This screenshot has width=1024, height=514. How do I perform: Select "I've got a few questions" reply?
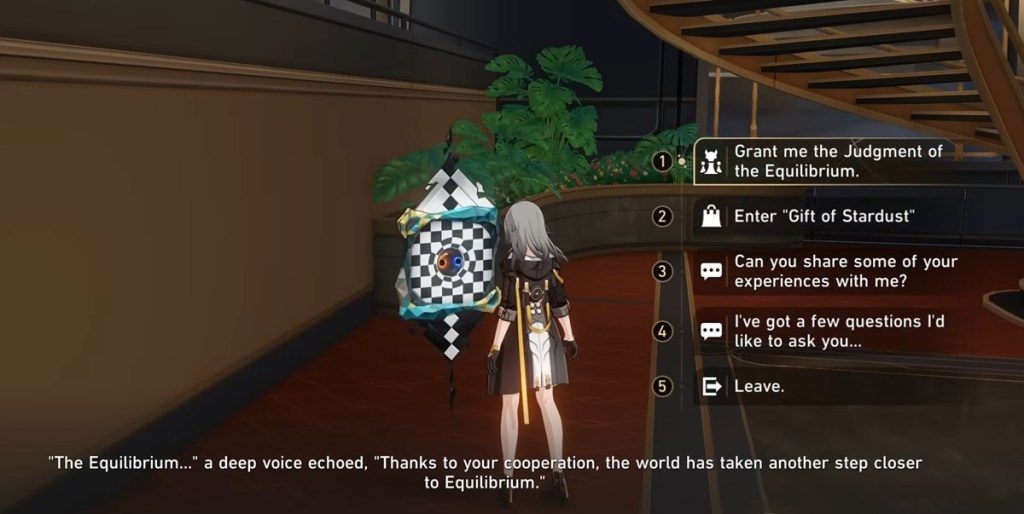[838, 331]
